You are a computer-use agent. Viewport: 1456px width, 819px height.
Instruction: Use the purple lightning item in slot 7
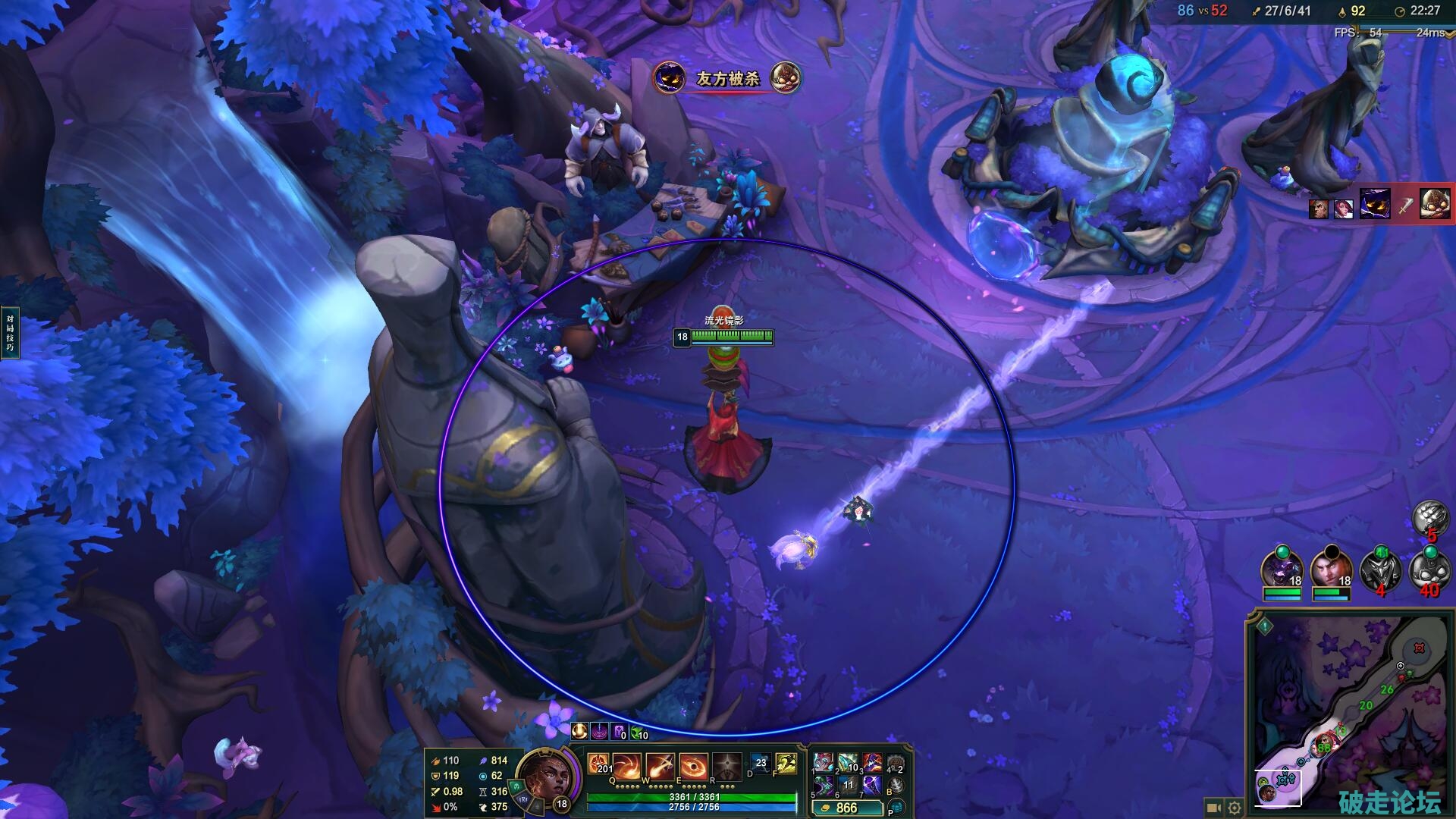click(872, 786)
